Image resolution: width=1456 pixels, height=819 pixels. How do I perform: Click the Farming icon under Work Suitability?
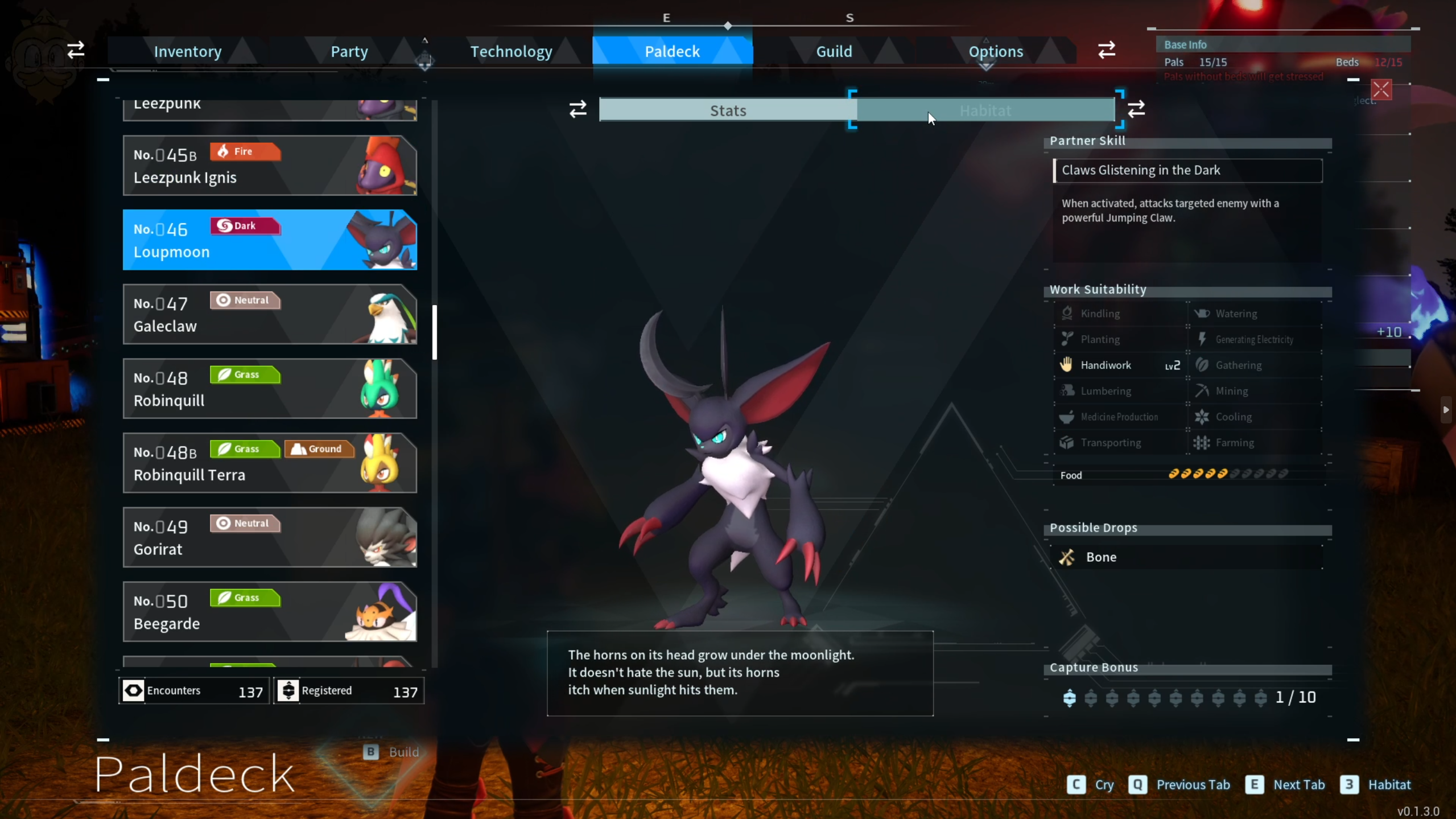[1202, 442]
